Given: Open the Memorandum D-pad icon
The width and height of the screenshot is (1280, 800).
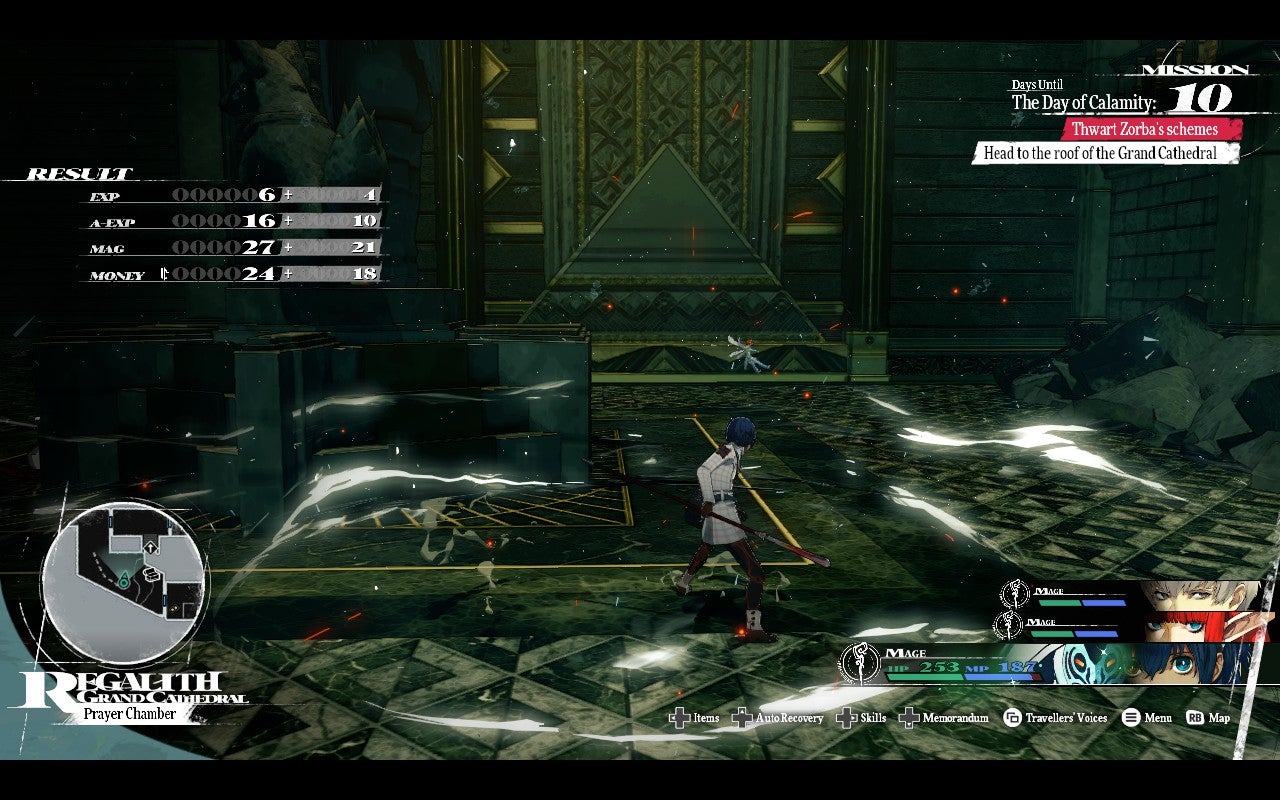Looking at the screenshot, I should 908,718.
